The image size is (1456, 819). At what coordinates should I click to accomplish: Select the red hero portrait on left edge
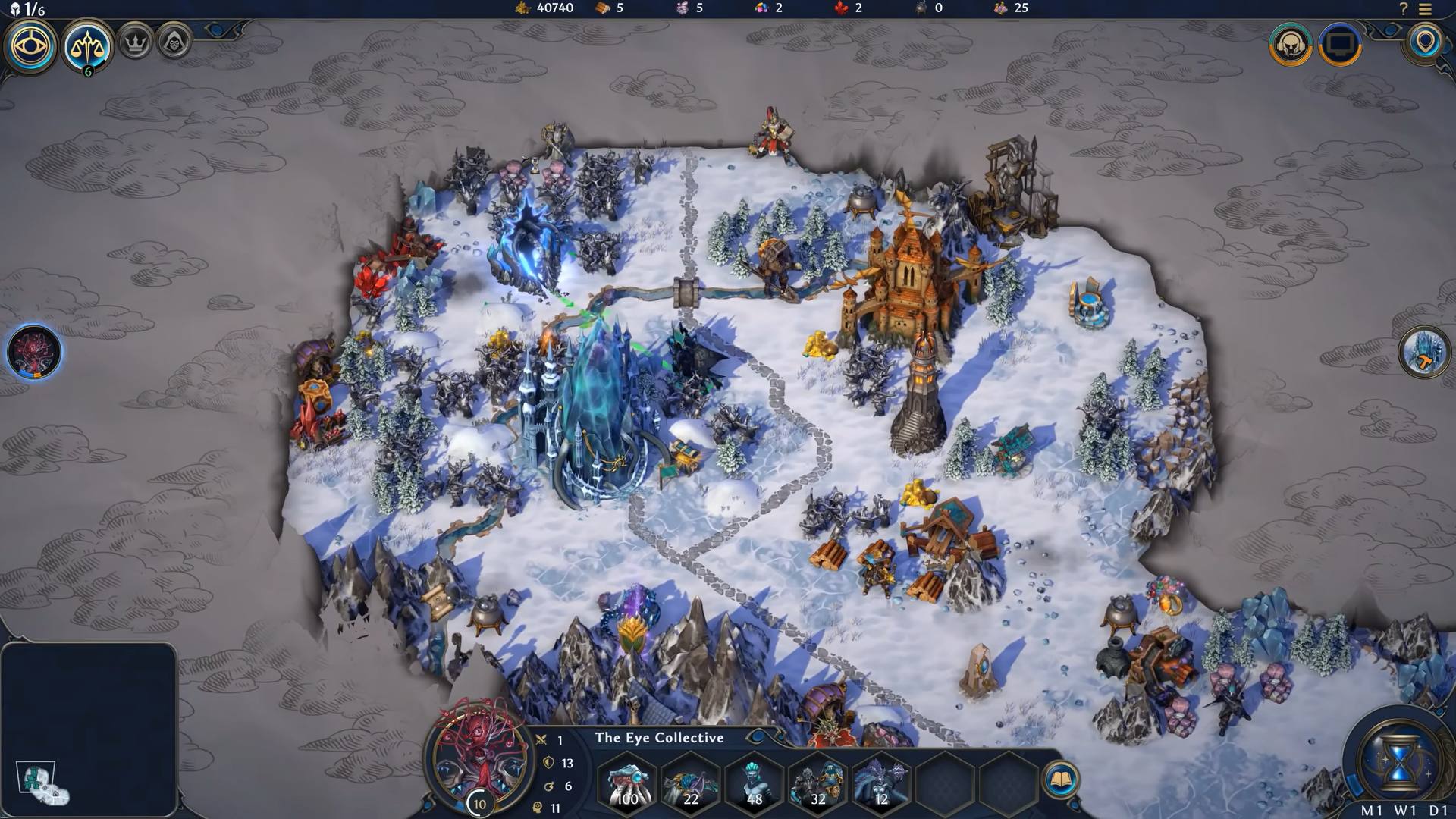34,353
